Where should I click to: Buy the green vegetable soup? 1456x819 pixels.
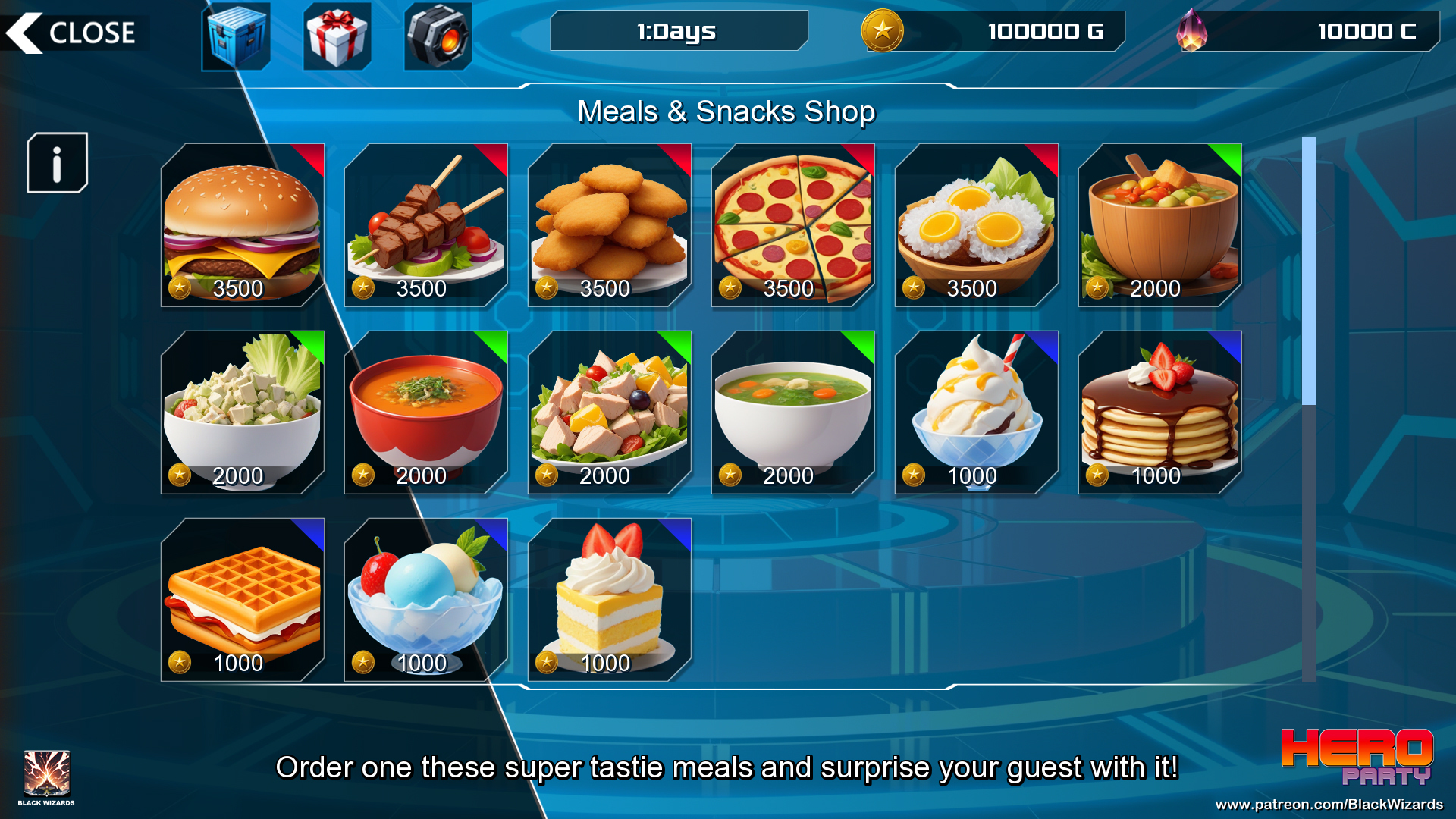click(x=793, y=413)
